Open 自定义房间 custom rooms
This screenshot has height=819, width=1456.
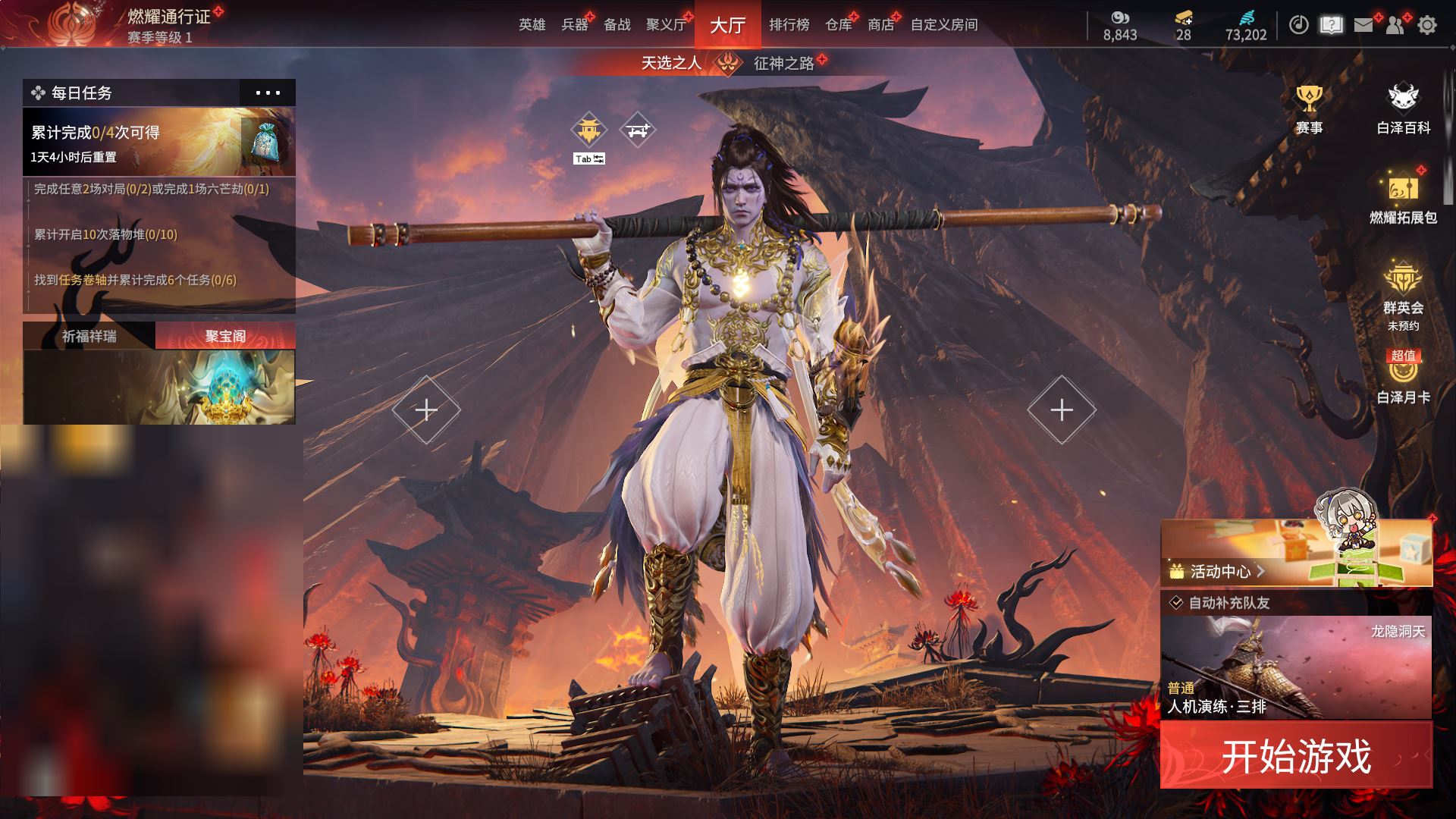tap(943, 25)
